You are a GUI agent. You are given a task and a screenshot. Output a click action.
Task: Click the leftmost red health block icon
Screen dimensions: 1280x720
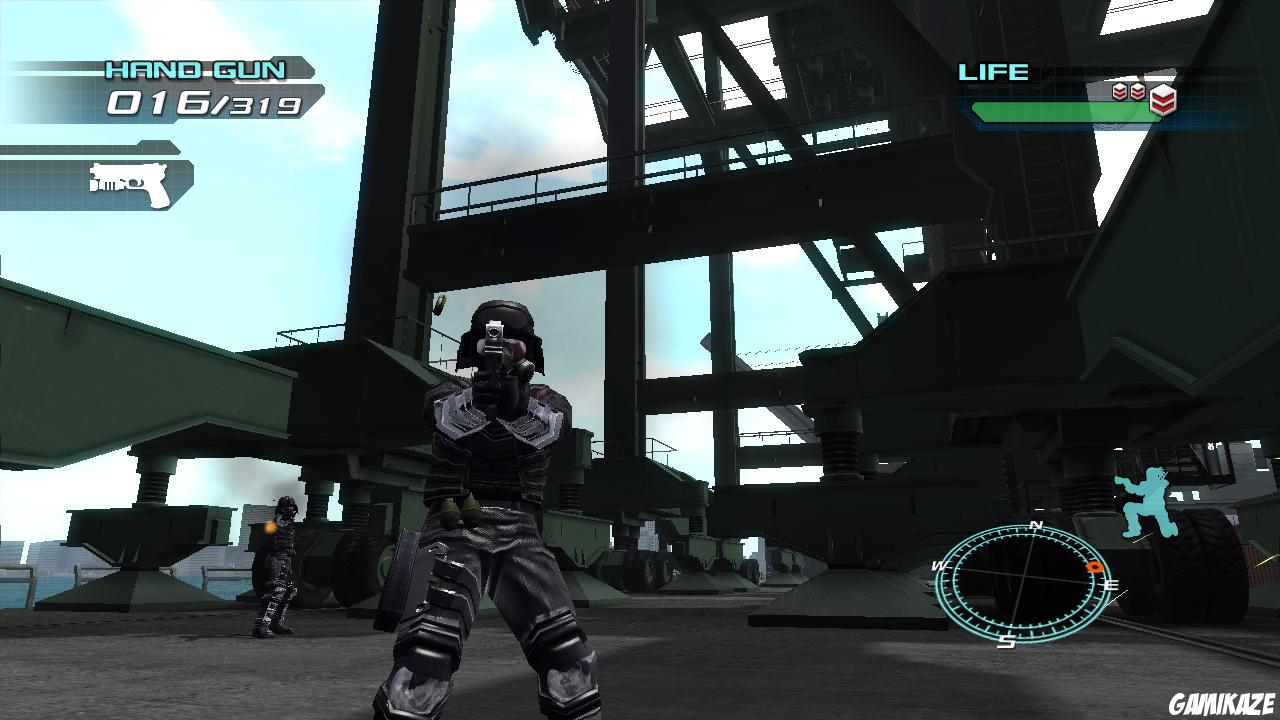(x=1120, y=93)
